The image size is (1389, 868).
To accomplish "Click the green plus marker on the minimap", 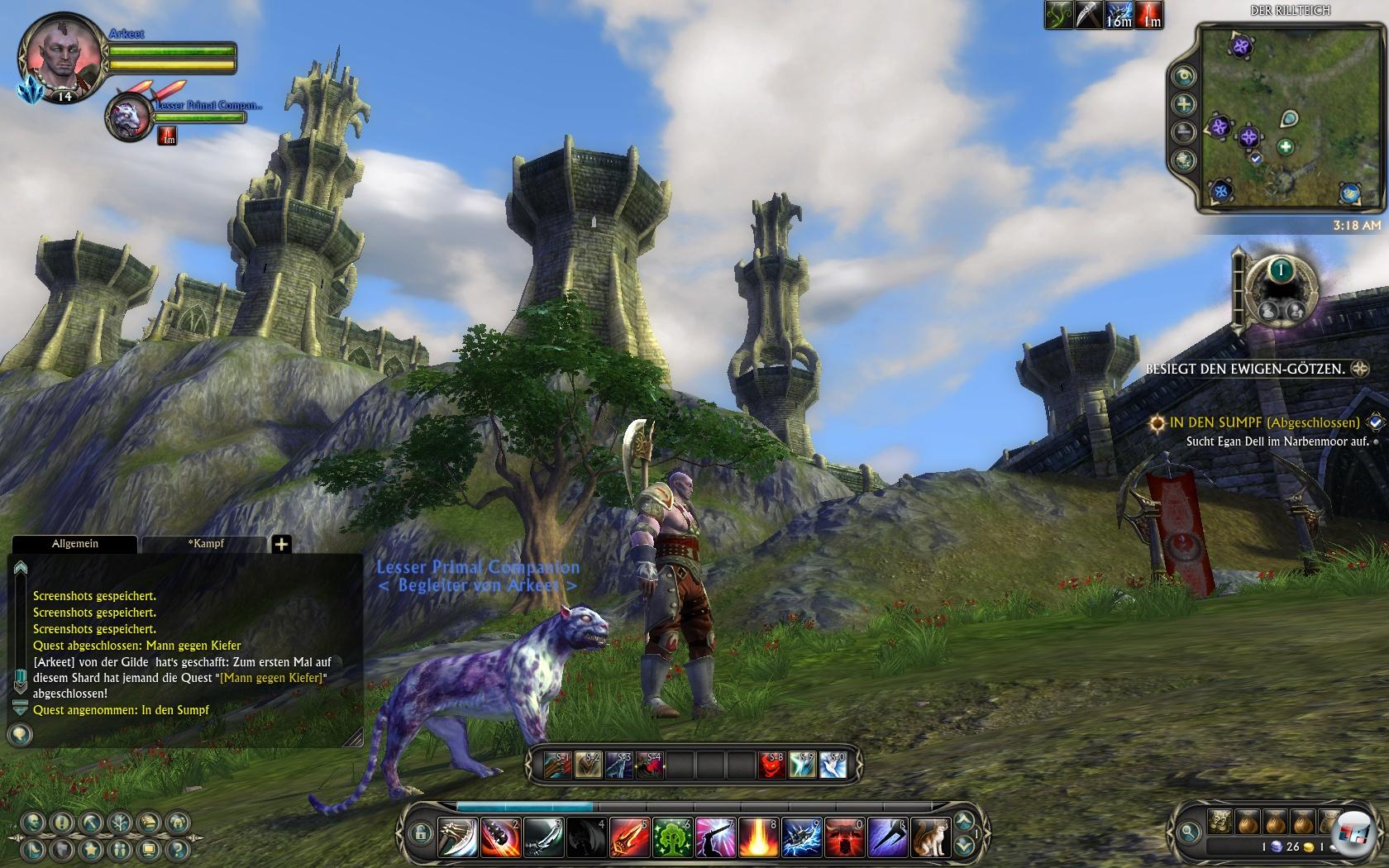I will (x=1285, y=148).
